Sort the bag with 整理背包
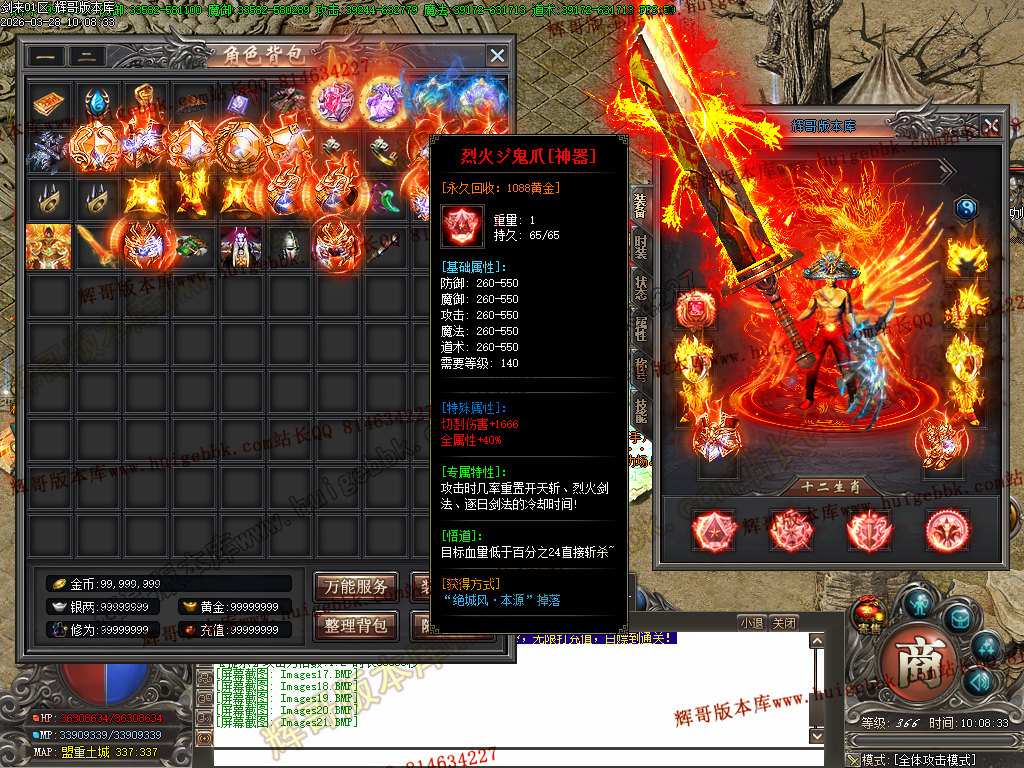The height and width of the screenshot is (768, 1024). coord(356,626)
